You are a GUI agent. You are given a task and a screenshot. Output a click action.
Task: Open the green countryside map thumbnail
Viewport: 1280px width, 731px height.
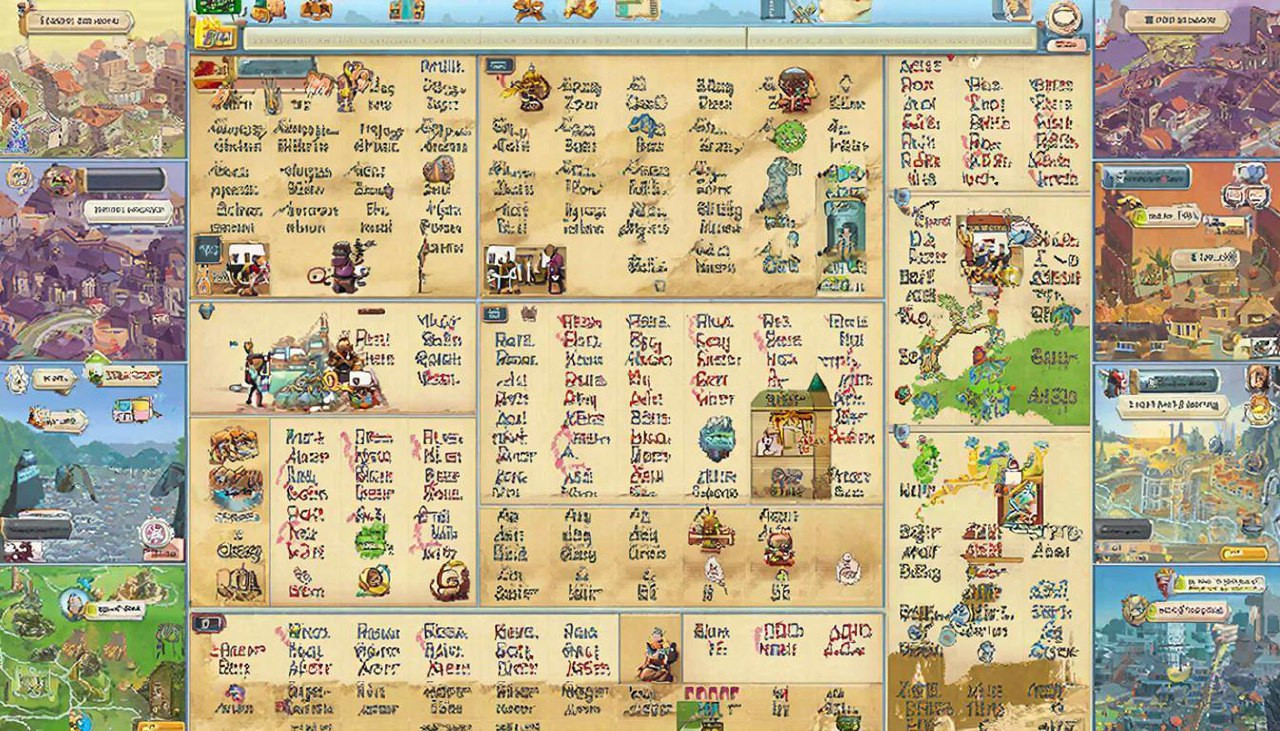[x=92, y=650]
